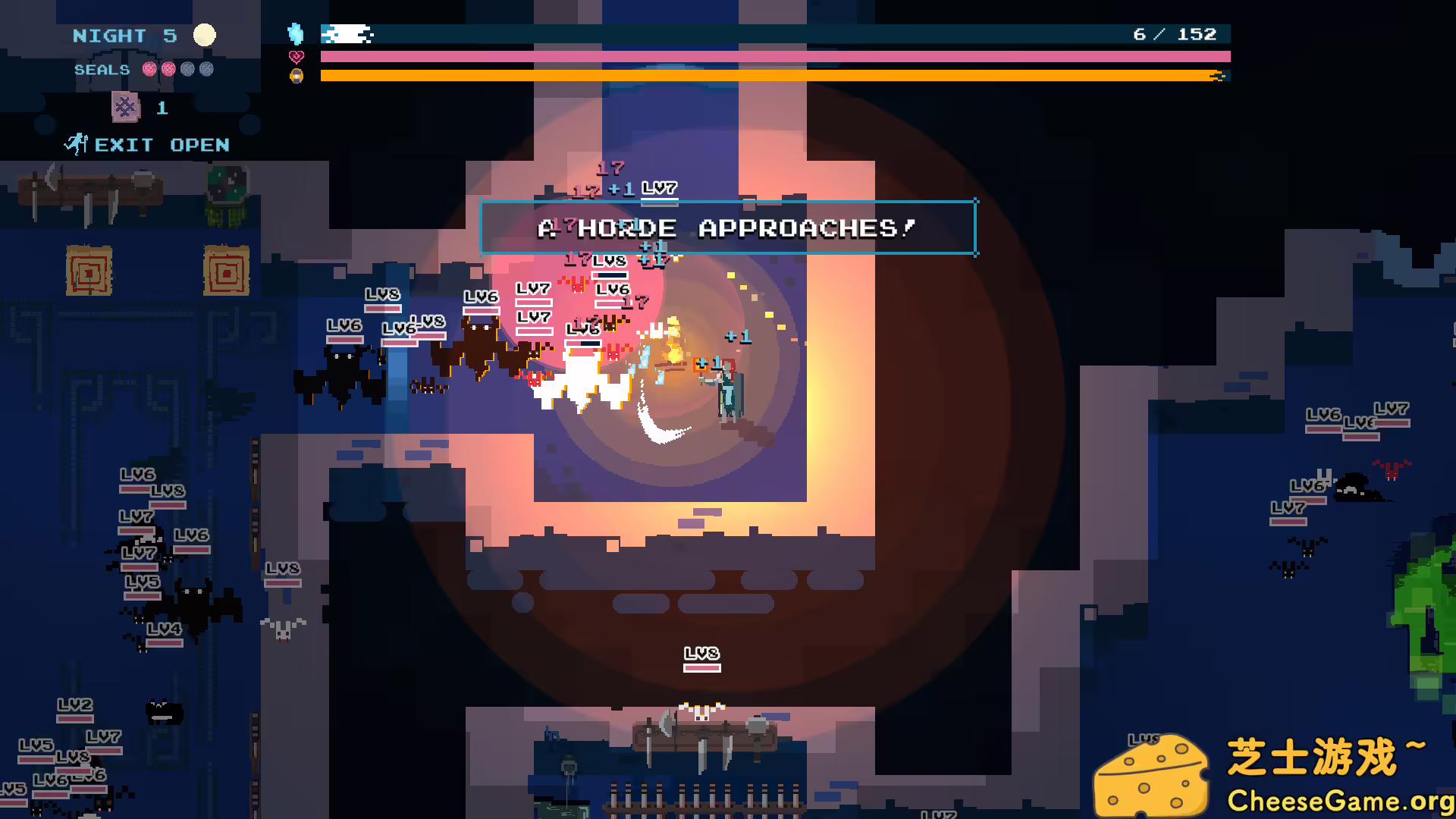Click the lantern helmet icon

297,75
